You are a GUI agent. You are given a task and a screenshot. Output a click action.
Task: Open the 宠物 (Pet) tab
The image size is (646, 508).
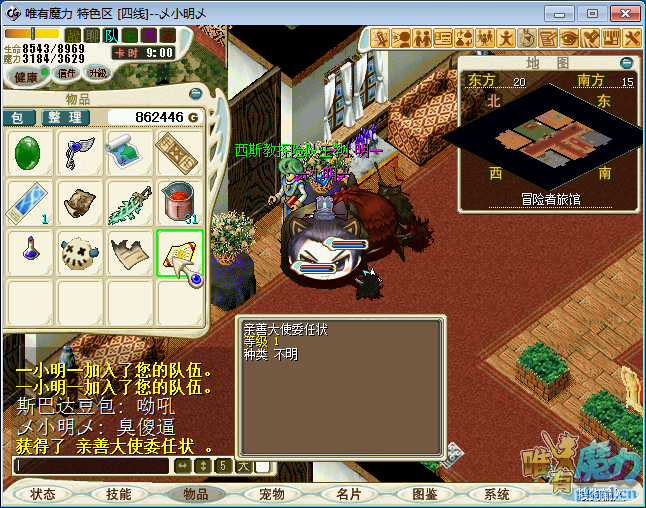[272, 494]
